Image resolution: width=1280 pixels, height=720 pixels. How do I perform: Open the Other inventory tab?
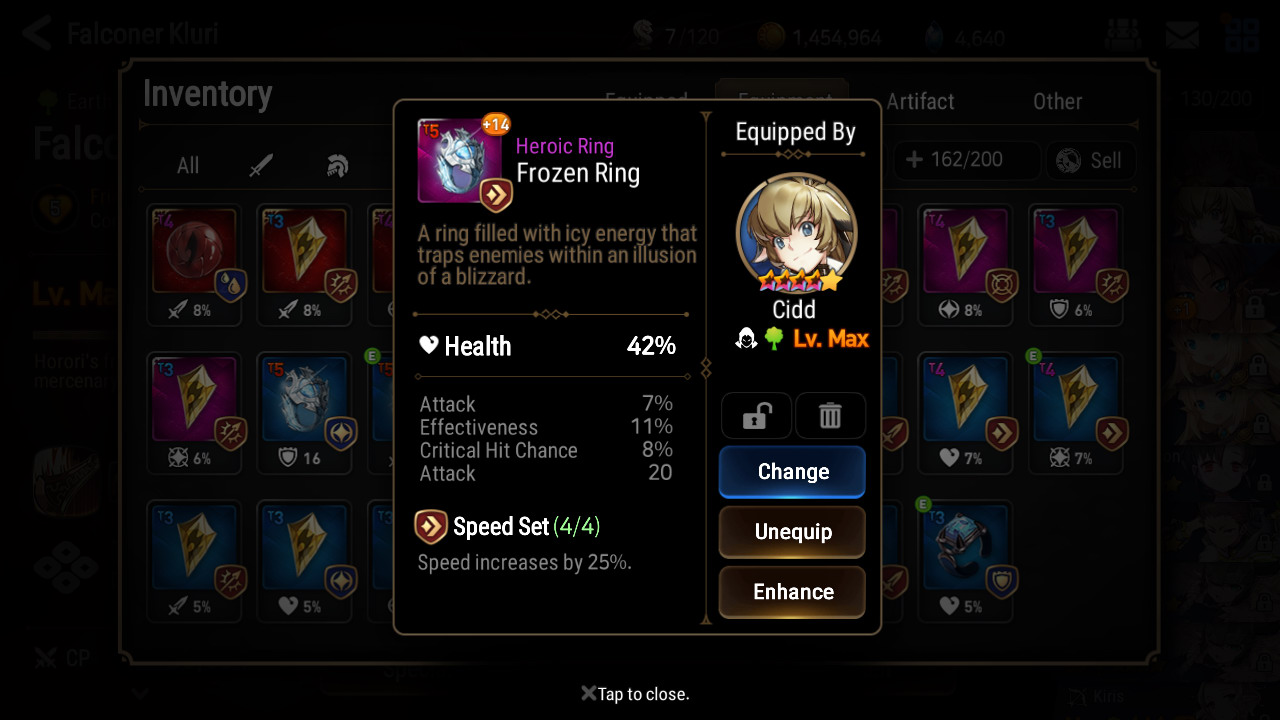pyautogui.click(x=1057, y=101)
